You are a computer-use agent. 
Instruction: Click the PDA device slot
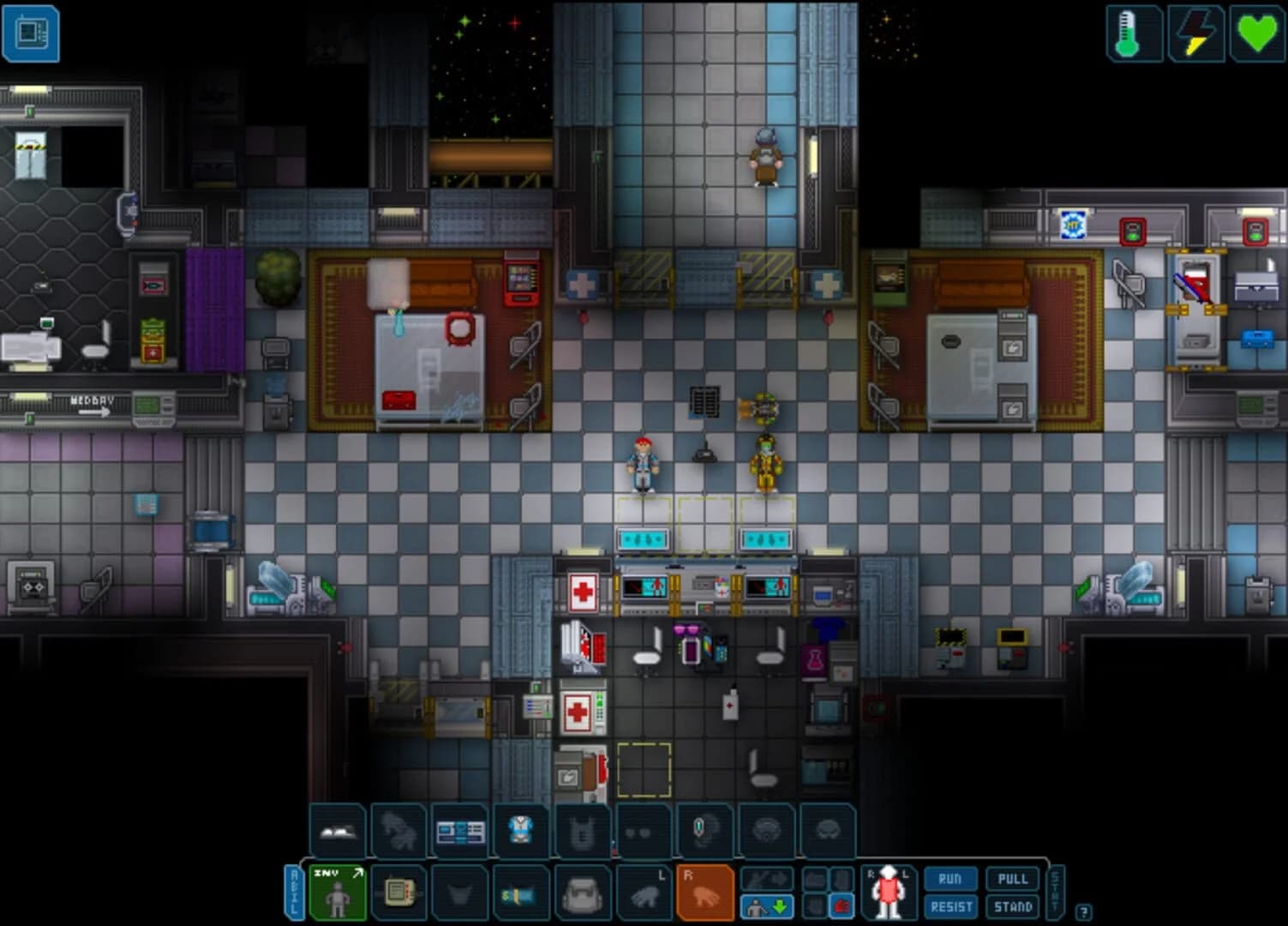(401, 892)
